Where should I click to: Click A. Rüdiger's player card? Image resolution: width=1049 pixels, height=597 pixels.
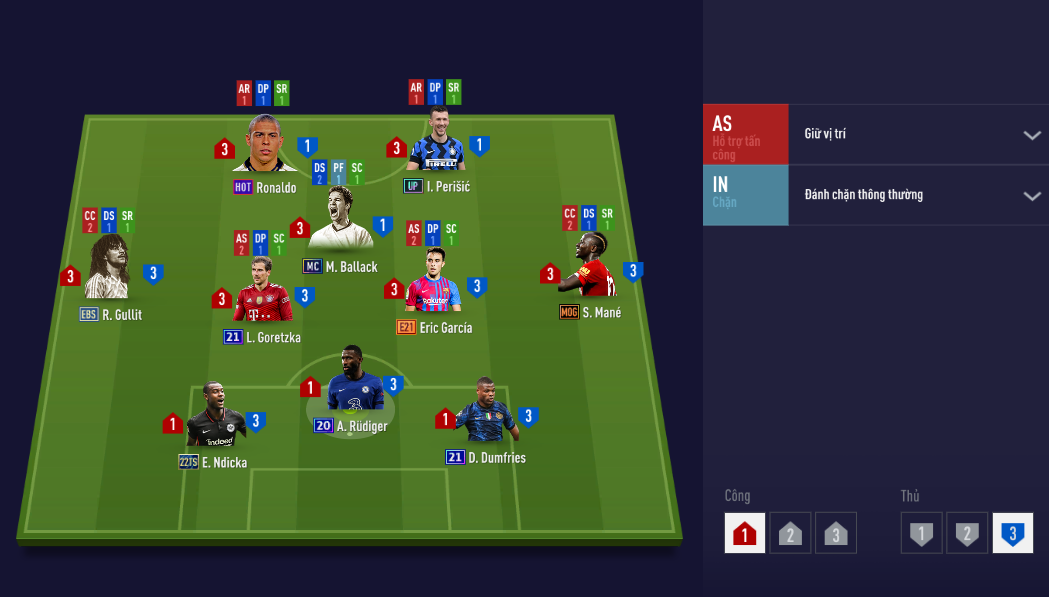[352, 382]
